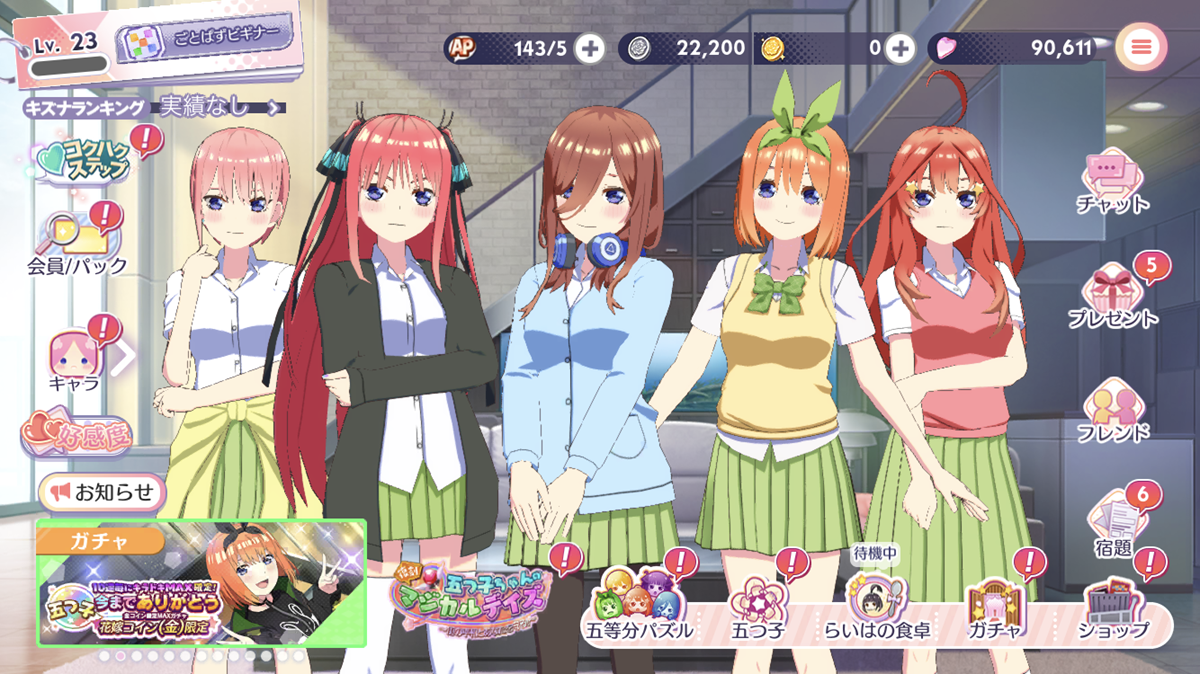The height and width of the screenshot is (674, 1200).
Task: Open the ガチャ menu in bottom bar
Action: coord(993,608)
